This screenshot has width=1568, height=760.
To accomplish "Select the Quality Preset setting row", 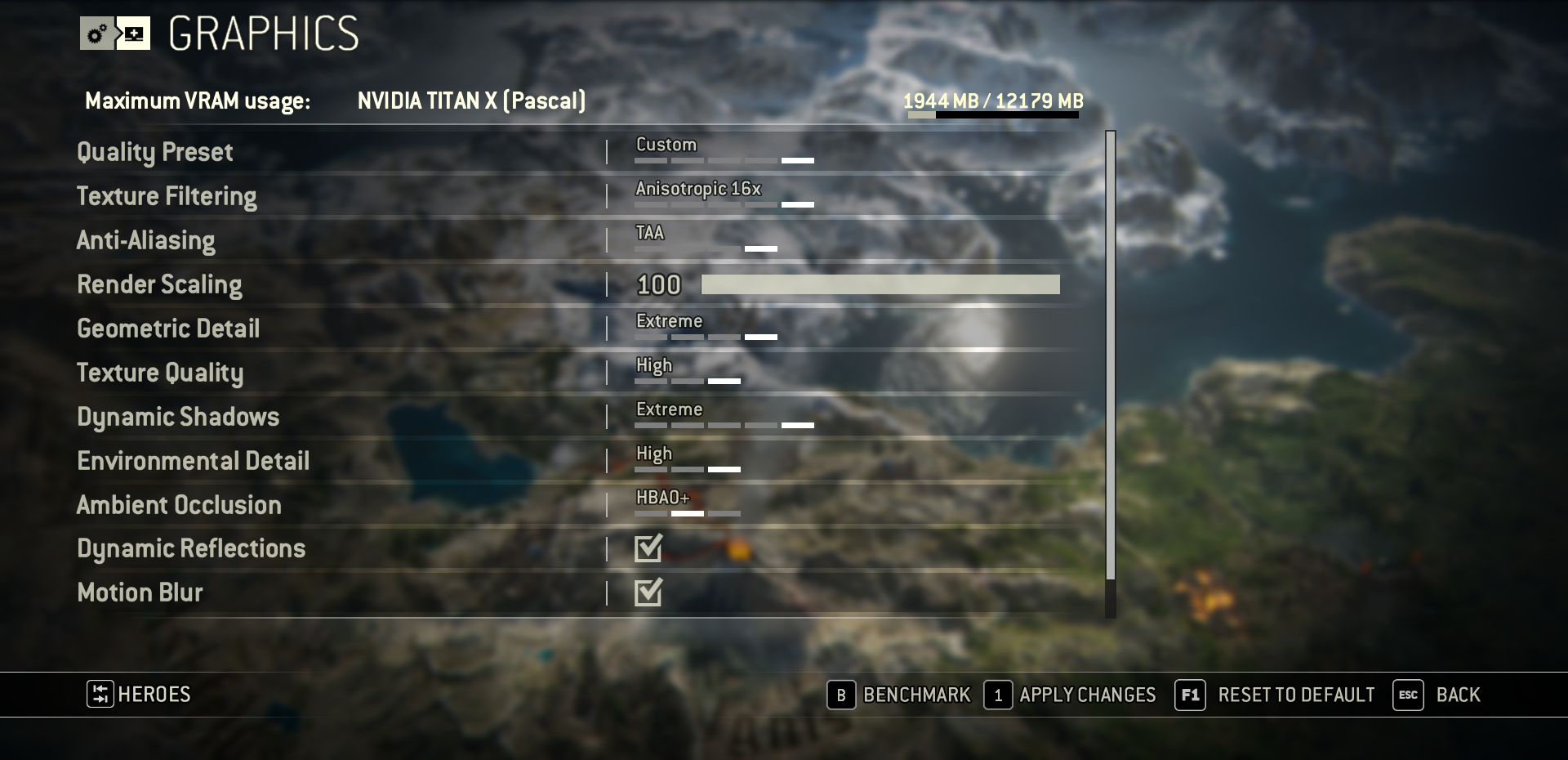I will (155, 152).
